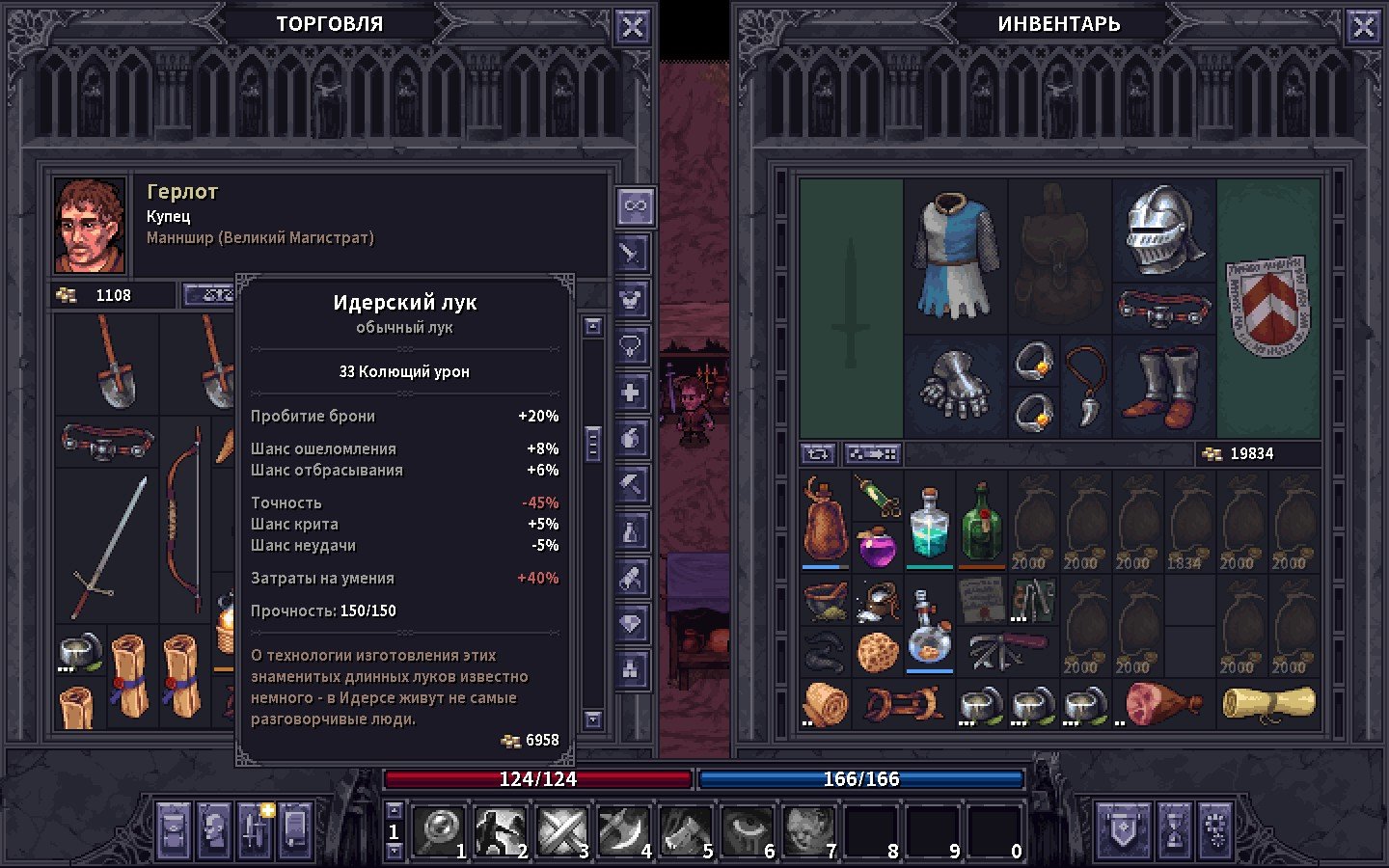This screenshot has height=868, width=1389.
Task: Choose the diamond valuables filter tab
Action: [632, 624]
